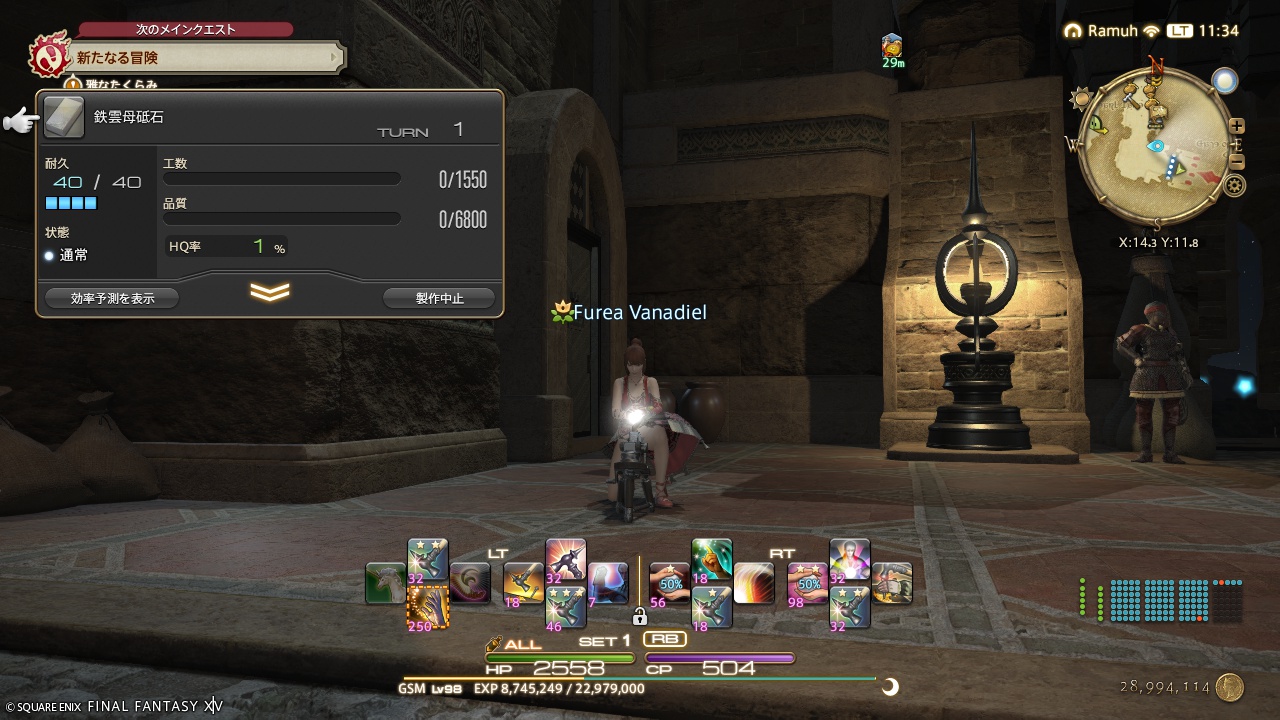Click the 品質 quality progress bar
Image resolution: width=1280 pixels, height=720 pixels.
tap(280, 218)
